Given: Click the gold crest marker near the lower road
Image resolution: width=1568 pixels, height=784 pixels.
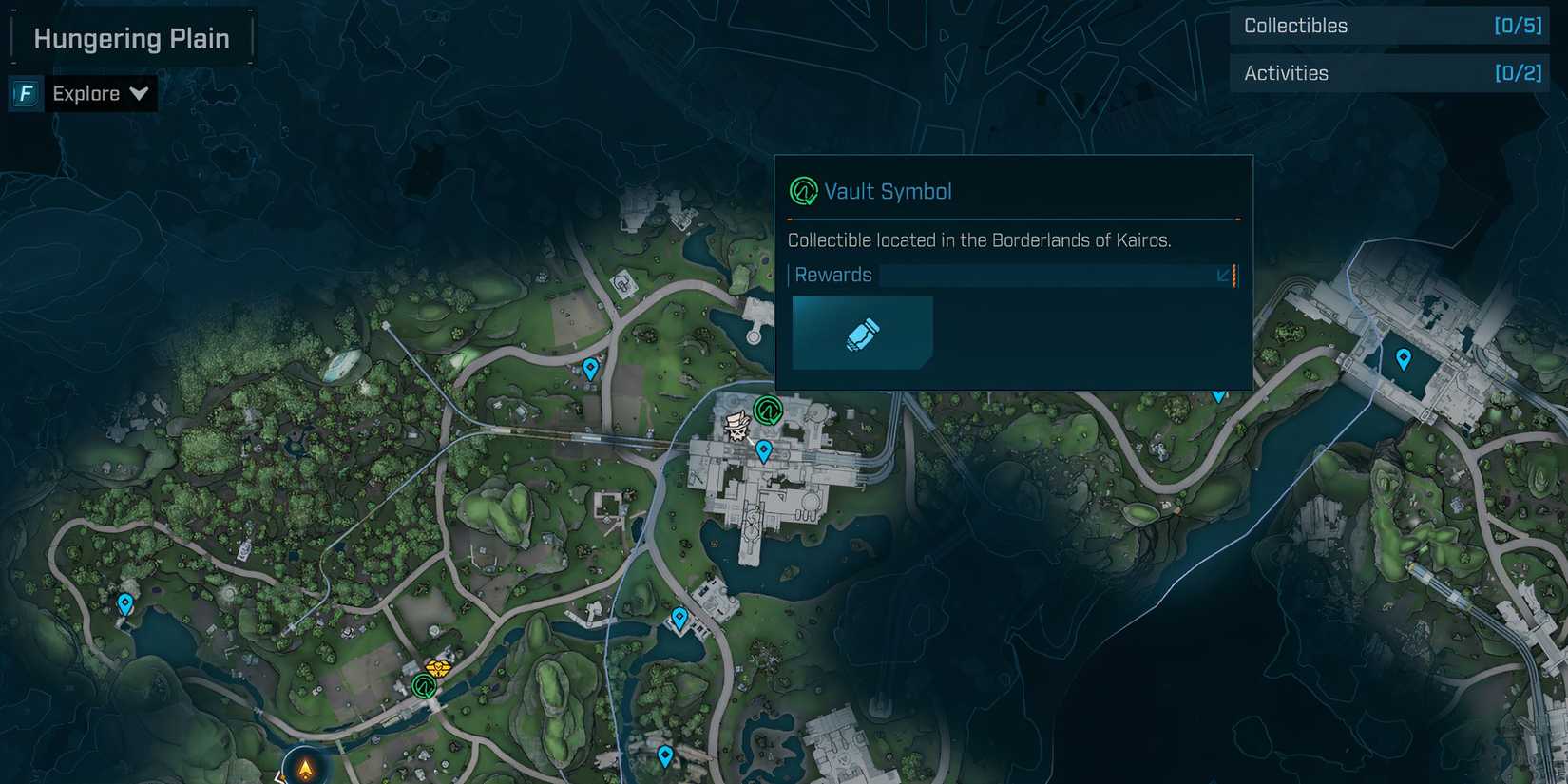Looking at the screenshot, I should (437, 667).
